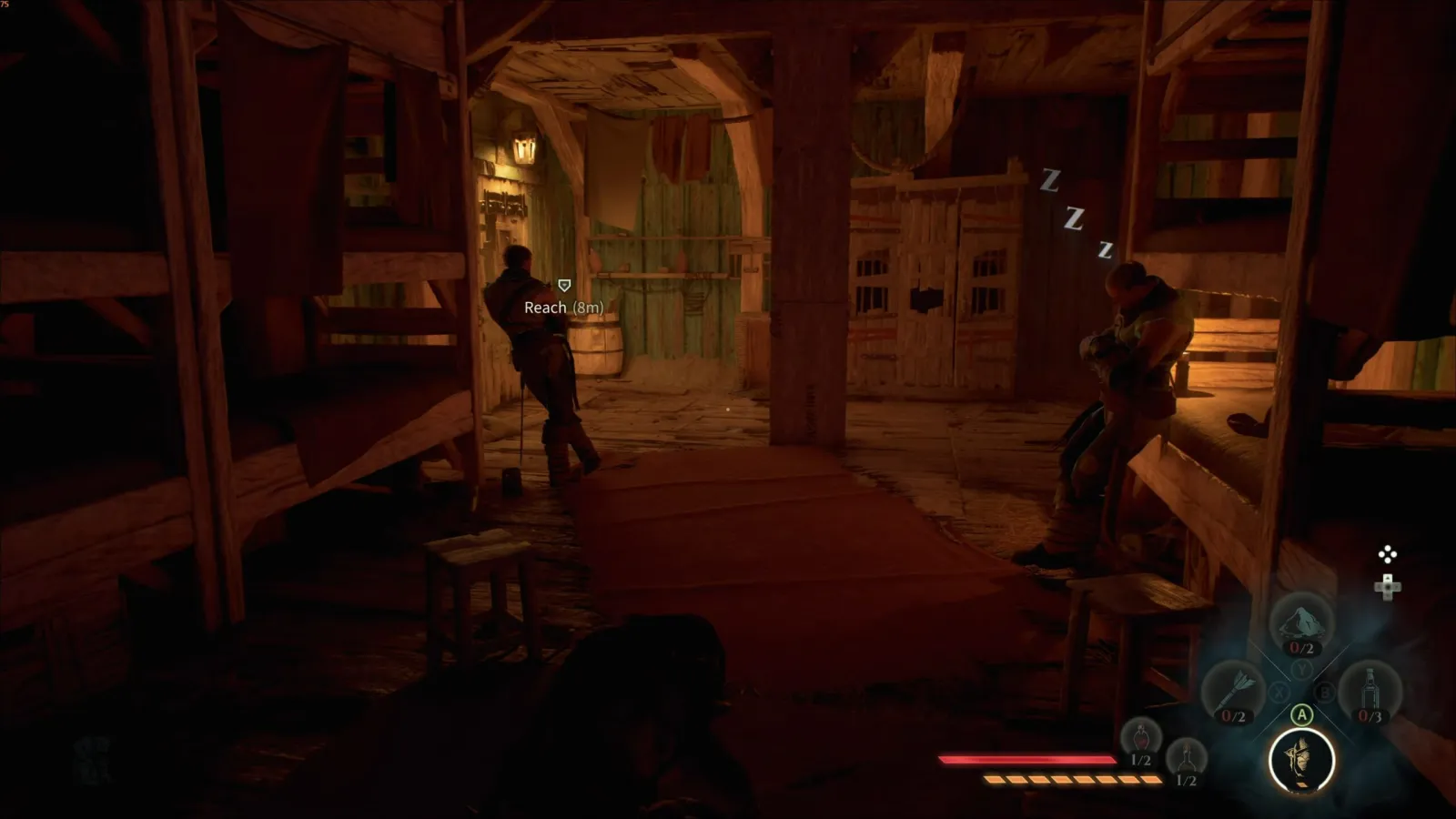
Task: Select the glass bottle item slot
Action: [x=1370, y=693]
